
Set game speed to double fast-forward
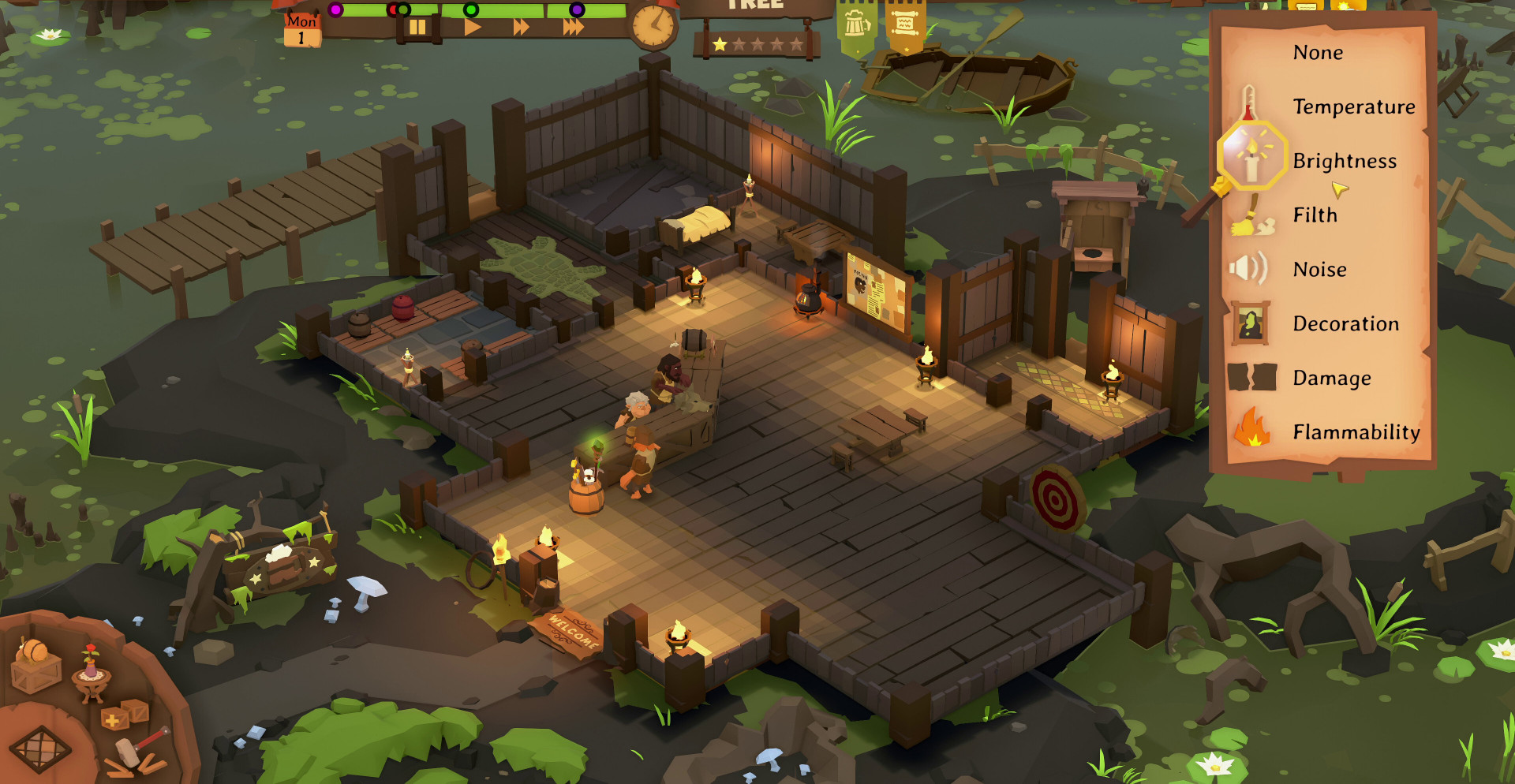[x=522, y=28]
